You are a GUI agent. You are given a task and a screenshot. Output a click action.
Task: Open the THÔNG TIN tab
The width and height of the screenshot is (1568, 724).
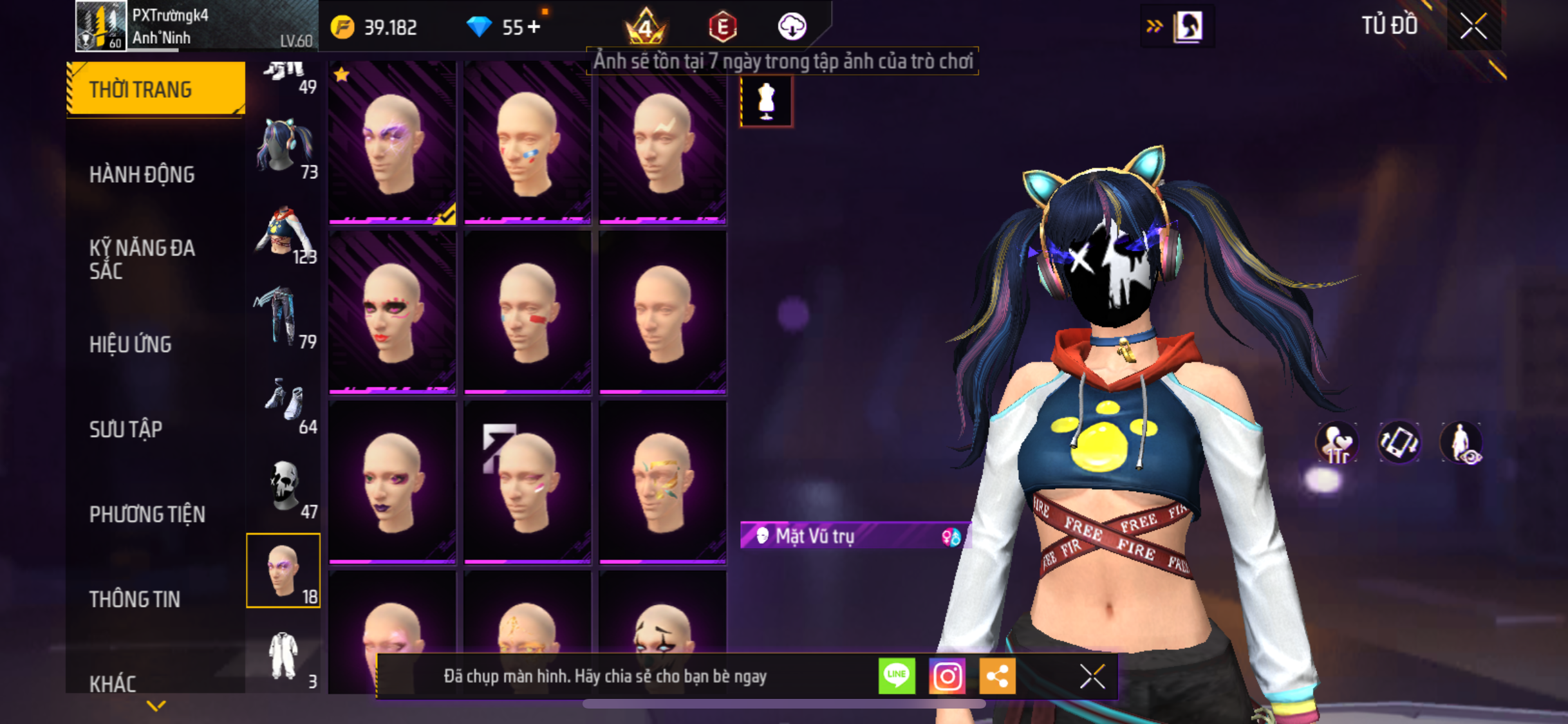pos(135,599)
